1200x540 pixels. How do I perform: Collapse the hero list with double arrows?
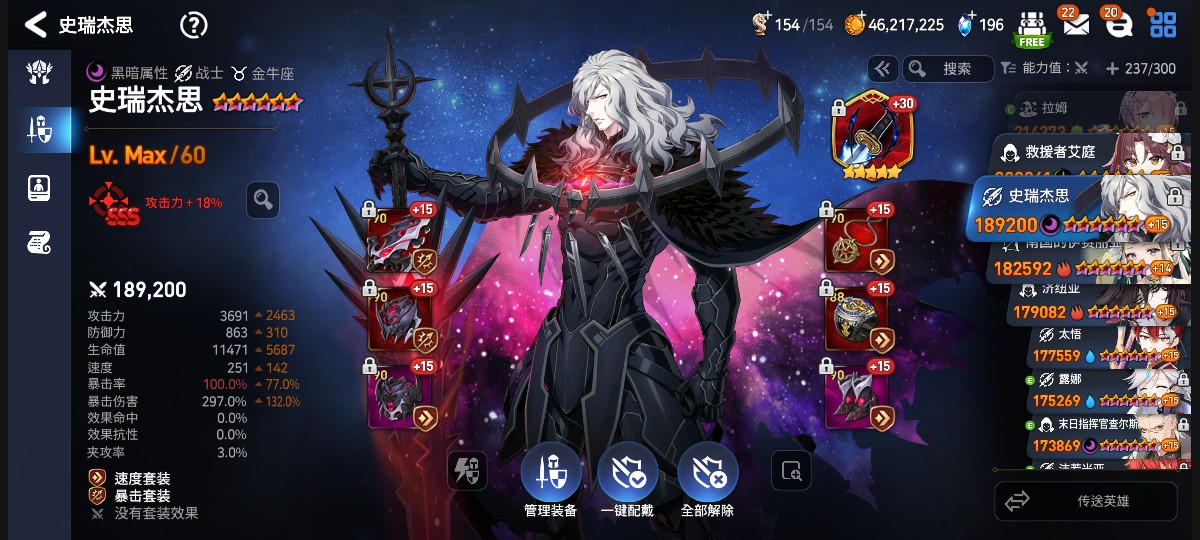(x=882, y=69)
